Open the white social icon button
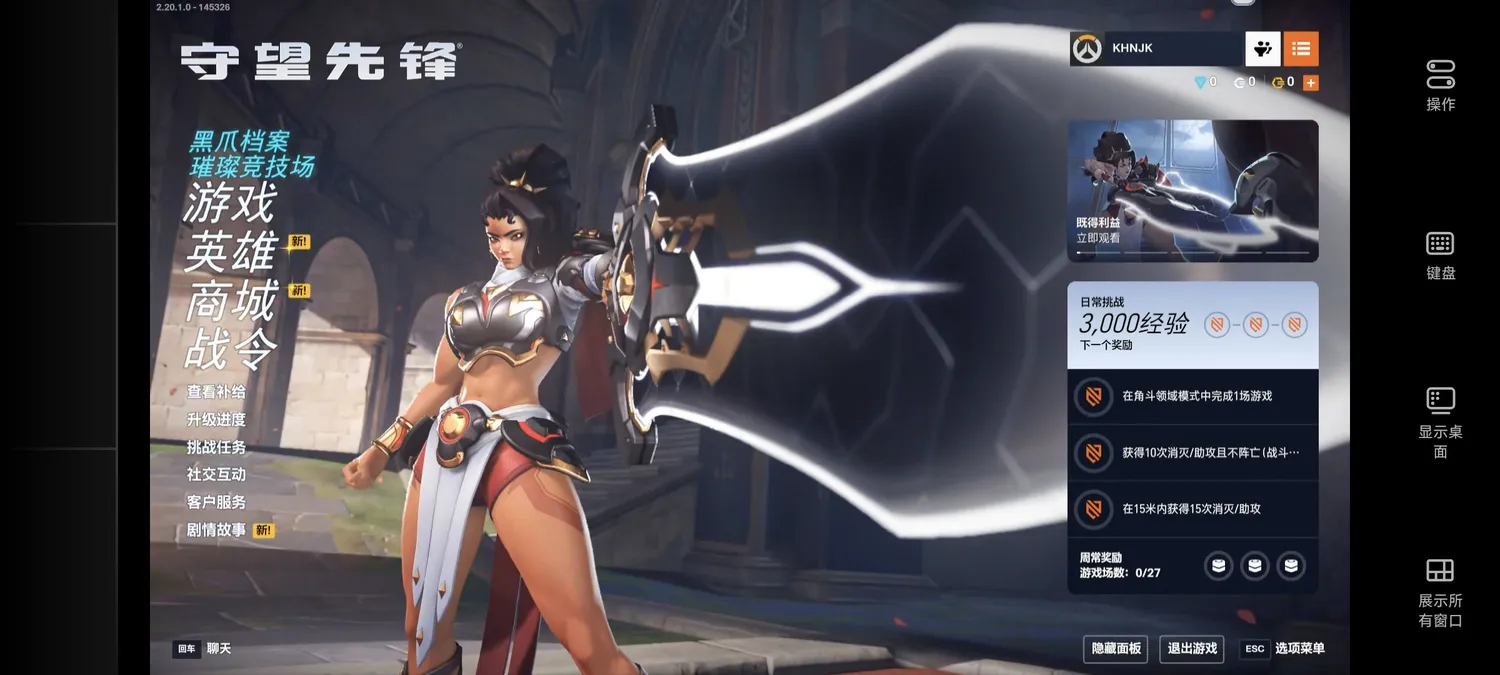1500x675 pixels. pyautogui.click(x=1262, y=48)
